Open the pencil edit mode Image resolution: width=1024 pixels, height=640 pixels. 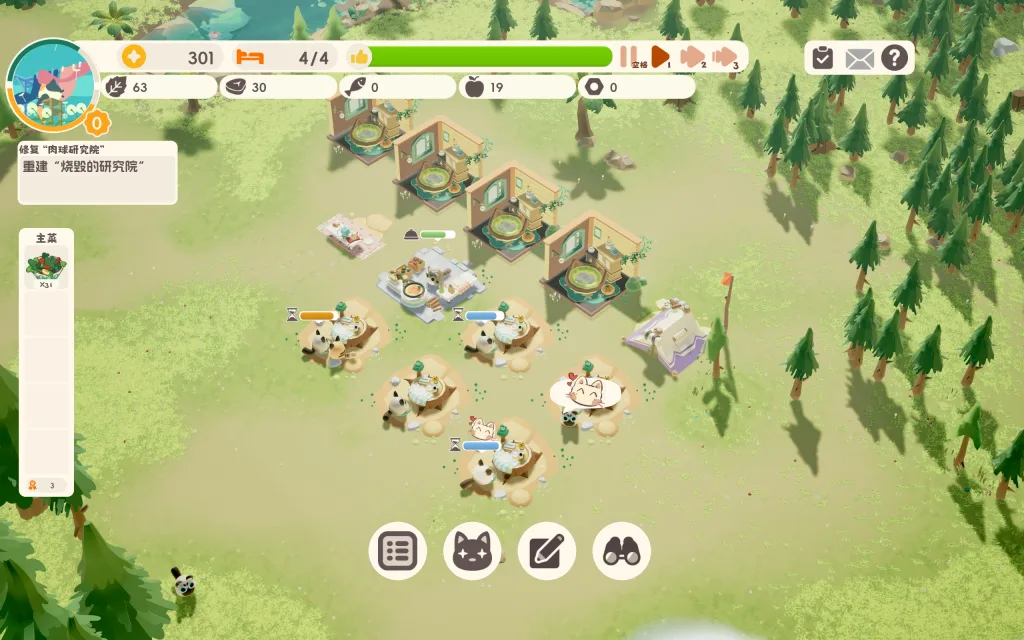pyautogui.click(x=547, y=551)
